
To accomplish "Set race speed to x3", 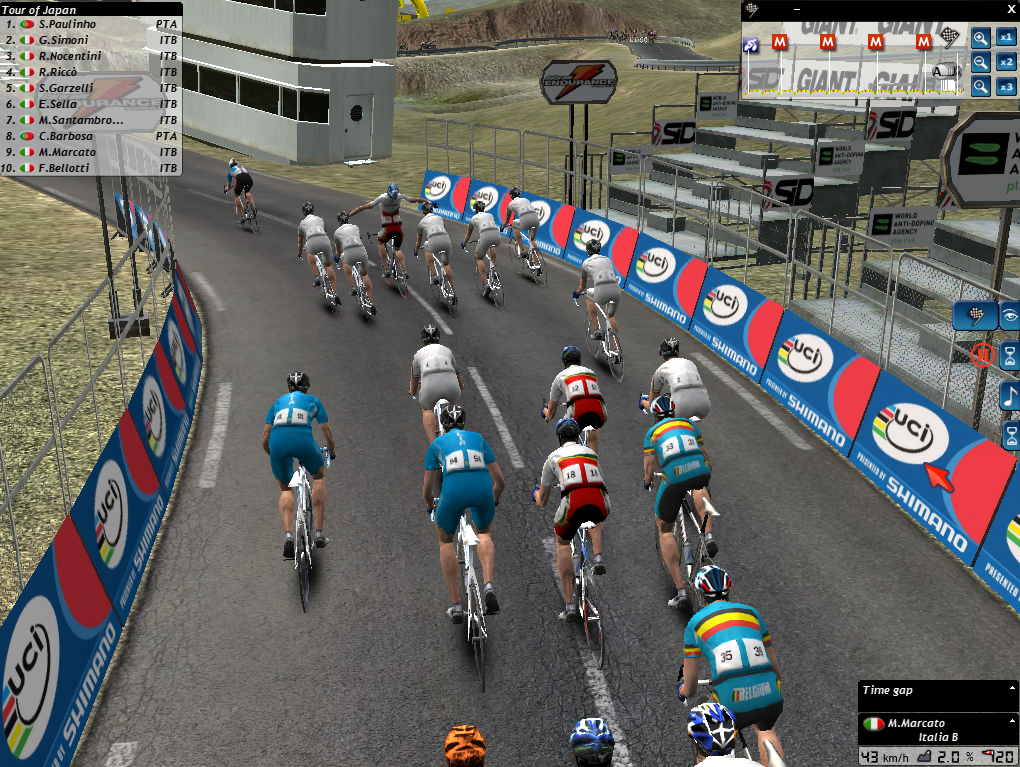I will pos(1007,86).
